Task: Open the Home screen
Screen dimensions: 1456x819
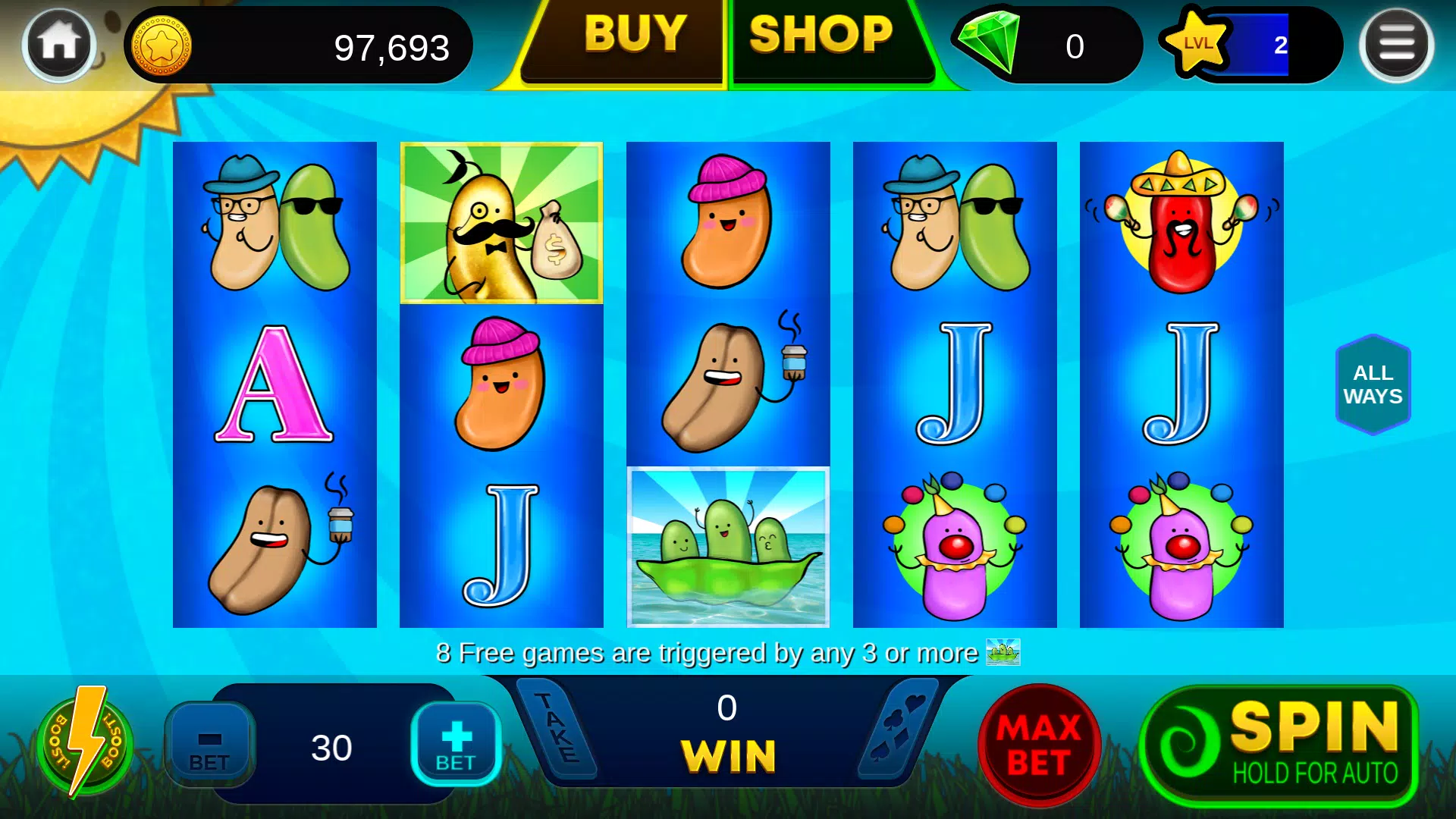Action: (x=57, y=43)
